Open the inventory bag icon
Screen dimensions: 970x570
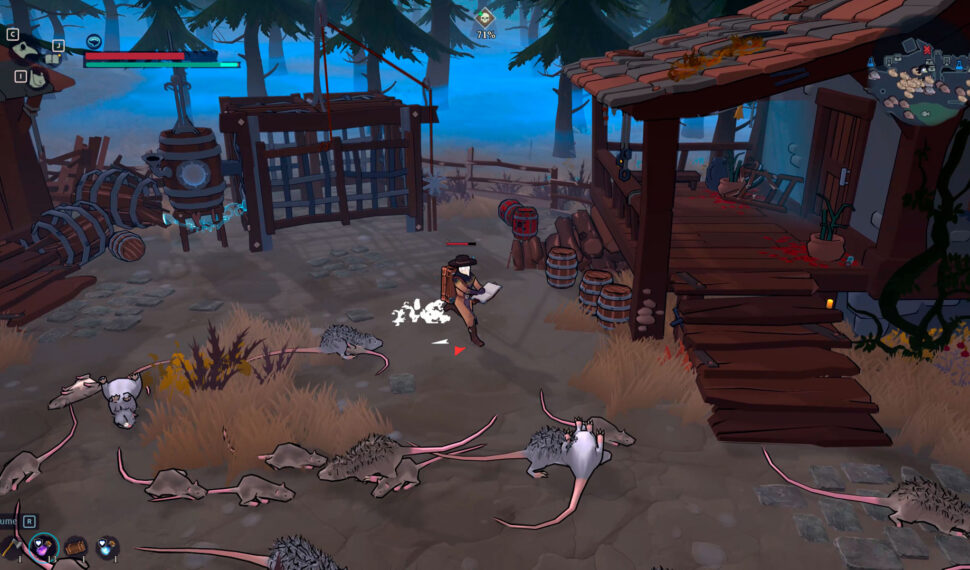tap(37, 77)
